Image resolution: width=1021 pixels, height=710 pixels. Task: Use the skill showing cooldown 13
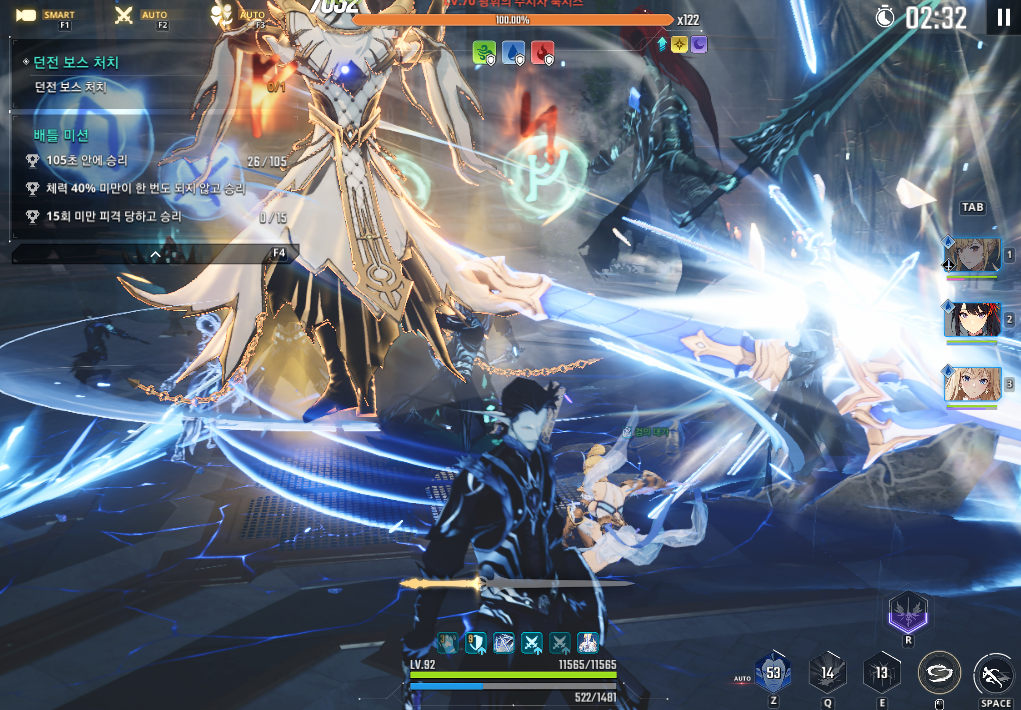click(x=881, y=672)
